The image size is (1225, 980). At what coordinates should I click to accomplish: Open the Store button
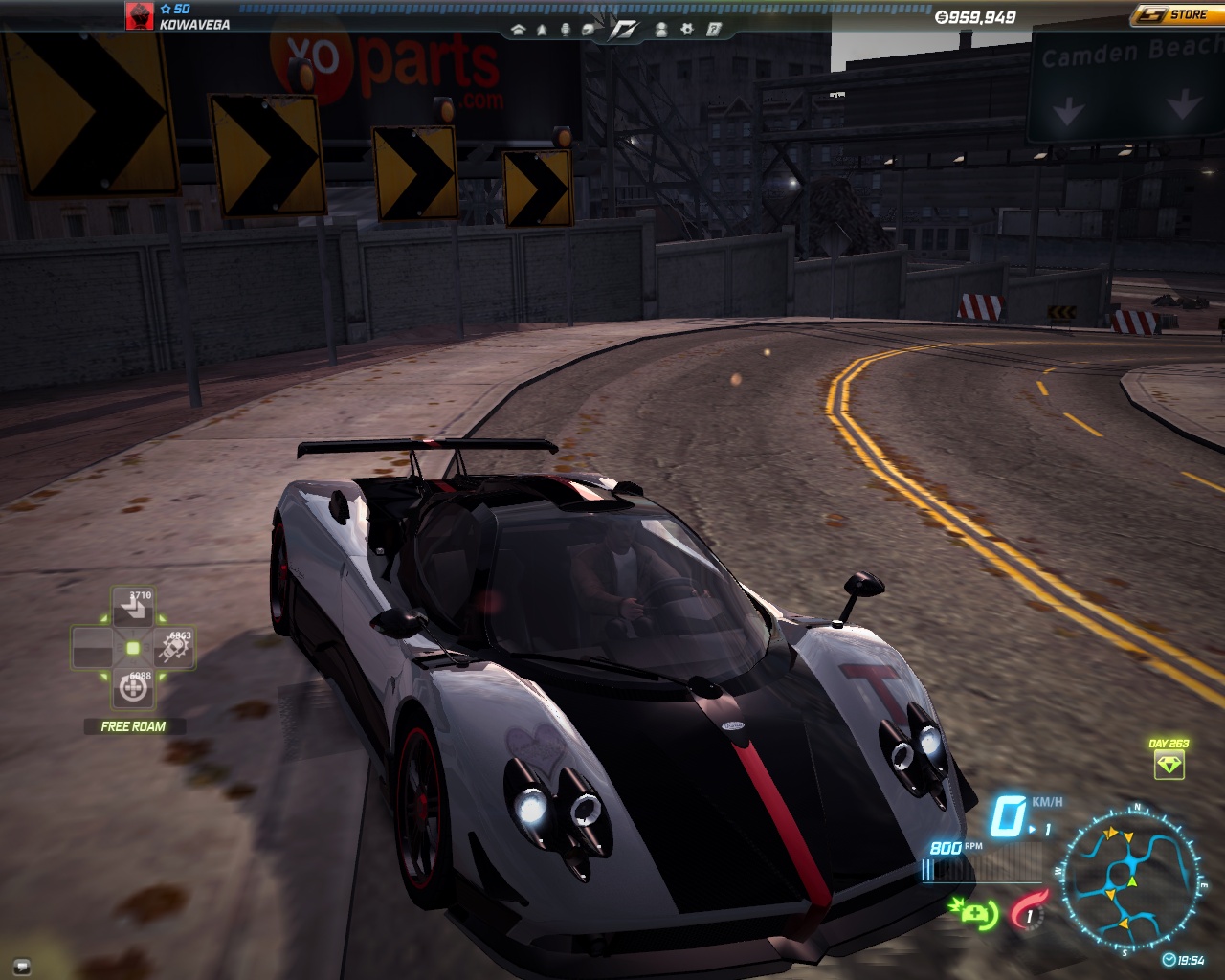(1176, 14)
